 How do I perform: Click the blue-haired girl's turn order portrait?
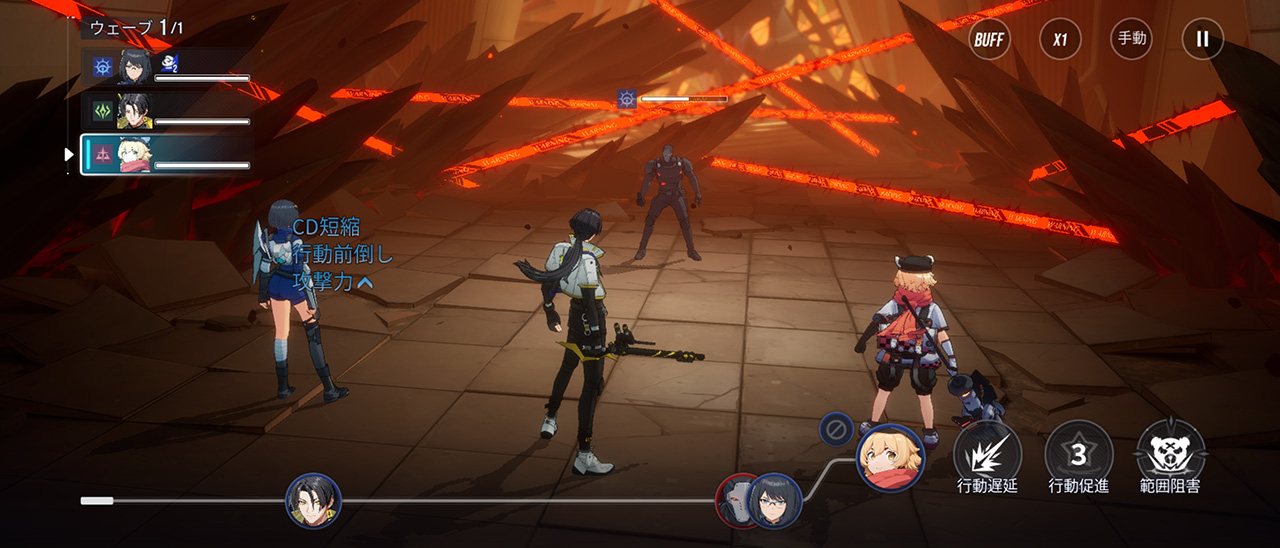[x=774, y=501]
